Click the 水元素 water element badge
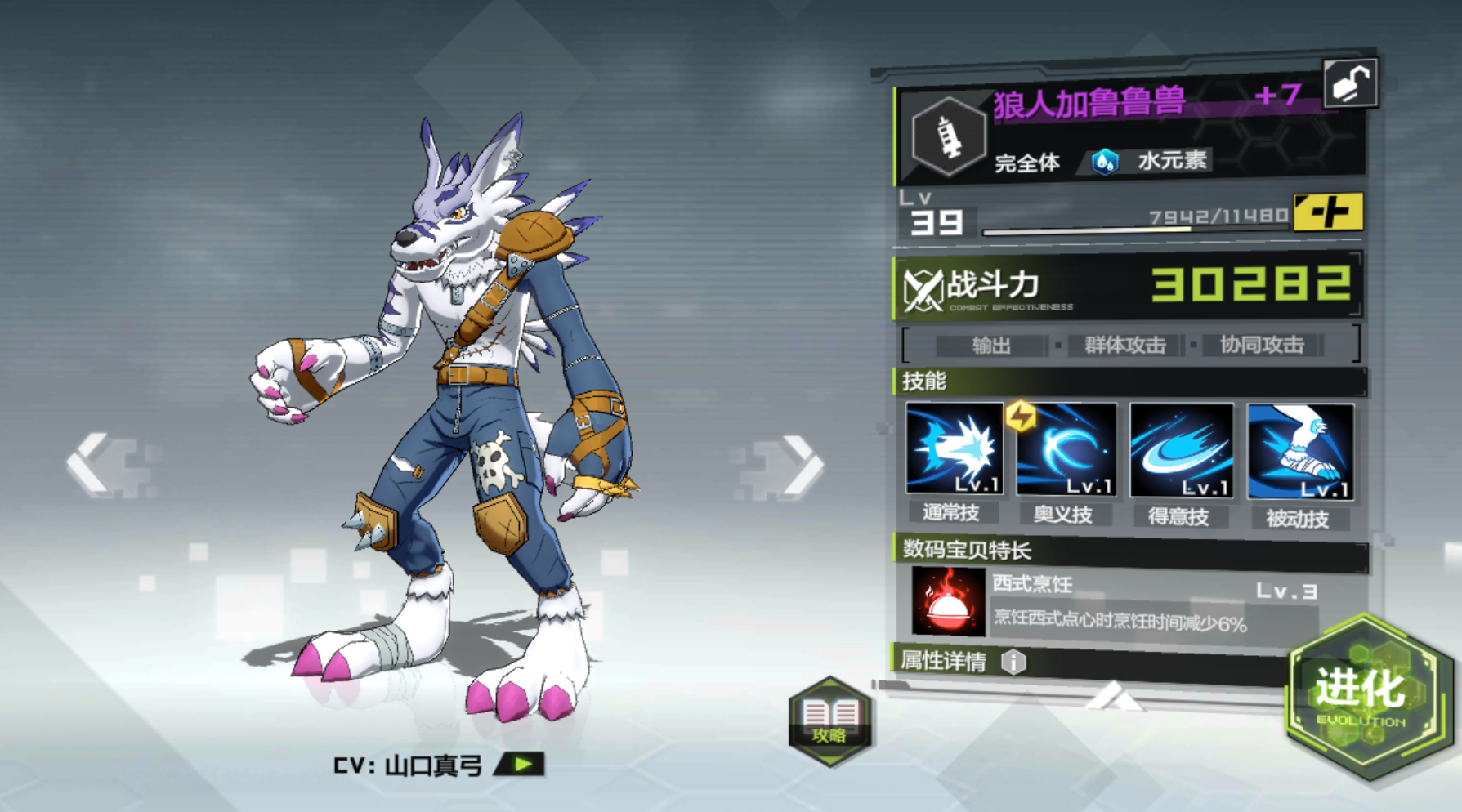The height and width of the screenshot is (812, 1462). [1154, 161]
